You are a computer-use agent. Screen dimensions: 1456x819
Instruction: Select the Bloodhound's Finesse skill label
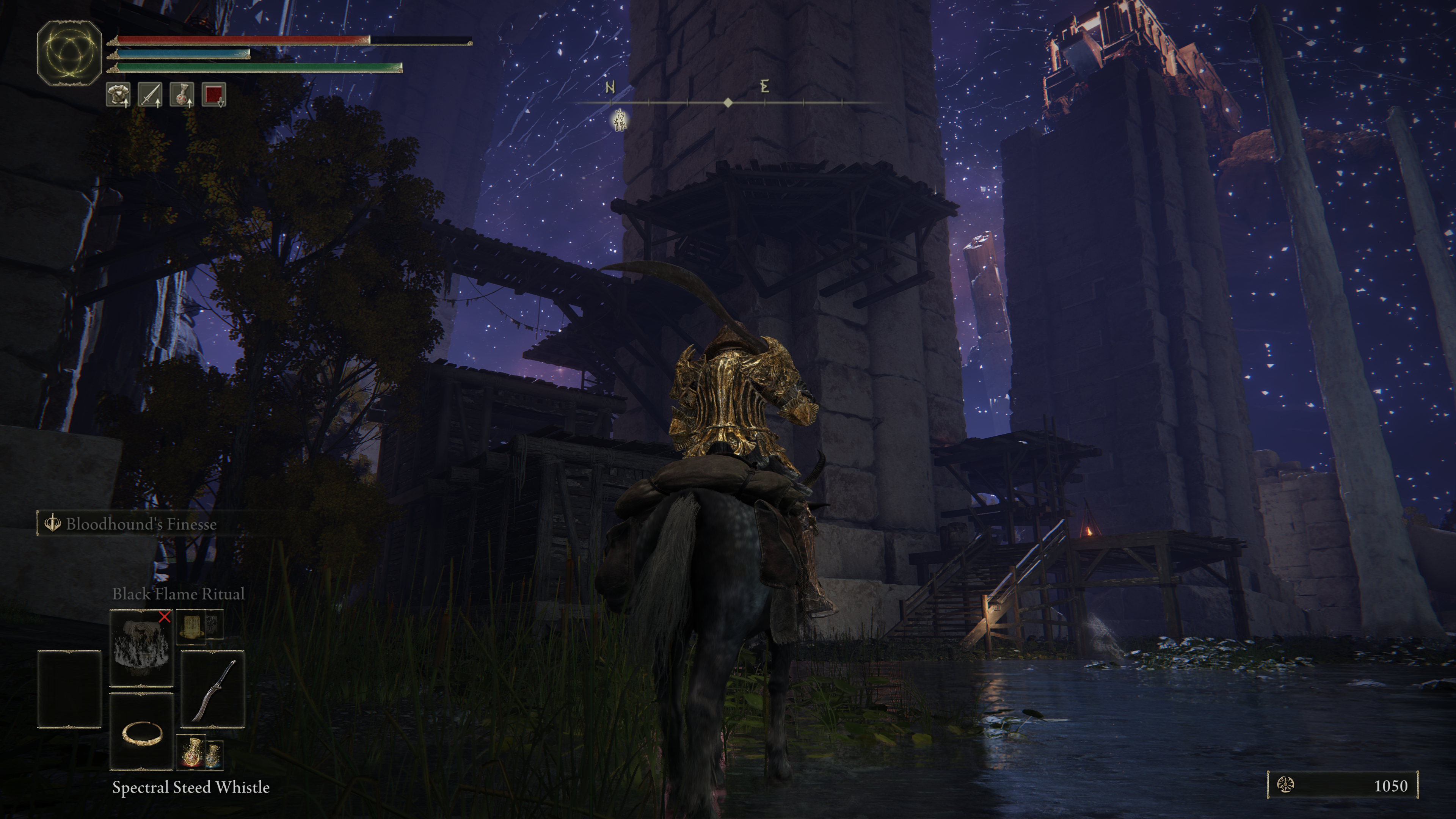141,524
